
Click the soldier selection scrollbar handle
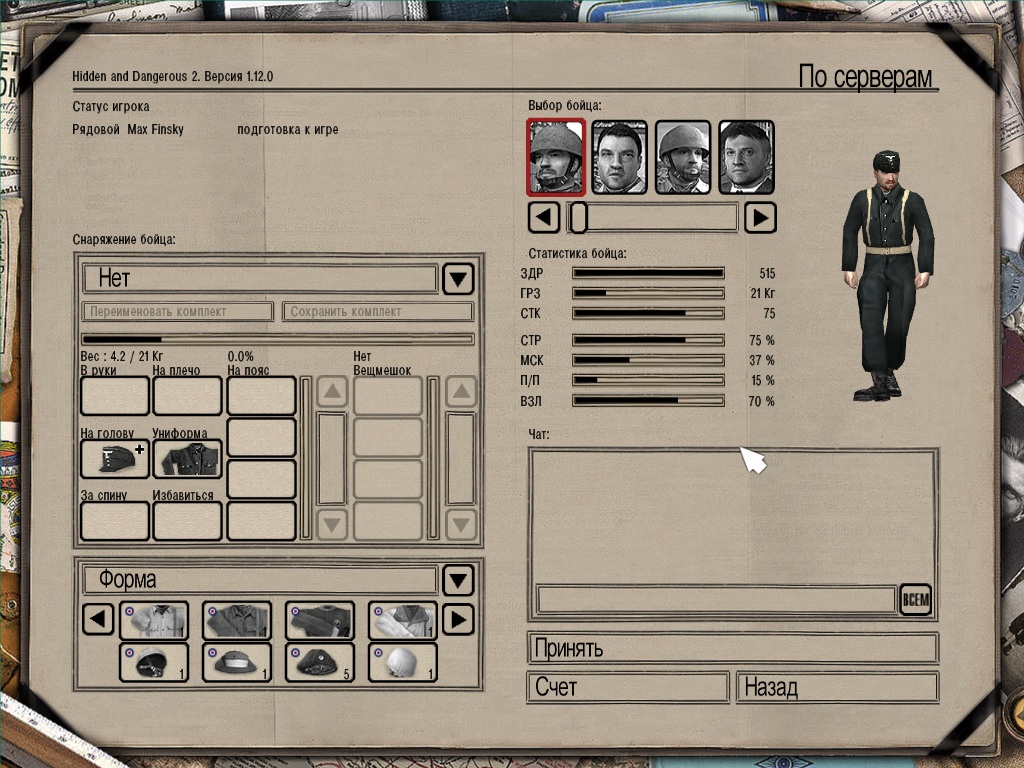pyautogui.click(x=578, y=217)
